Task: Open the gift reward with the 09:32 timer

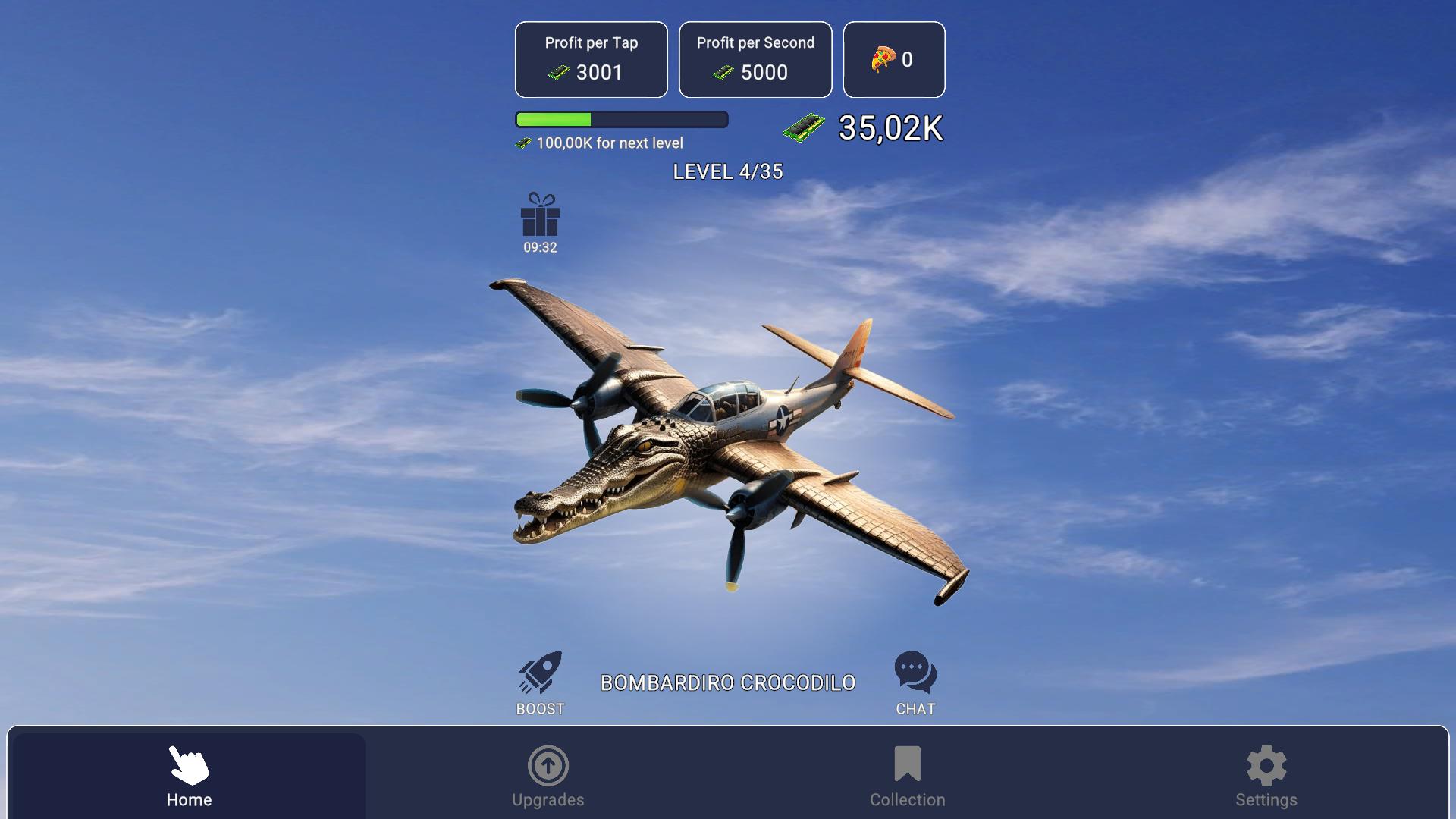Action: click(x=539, y=221)
